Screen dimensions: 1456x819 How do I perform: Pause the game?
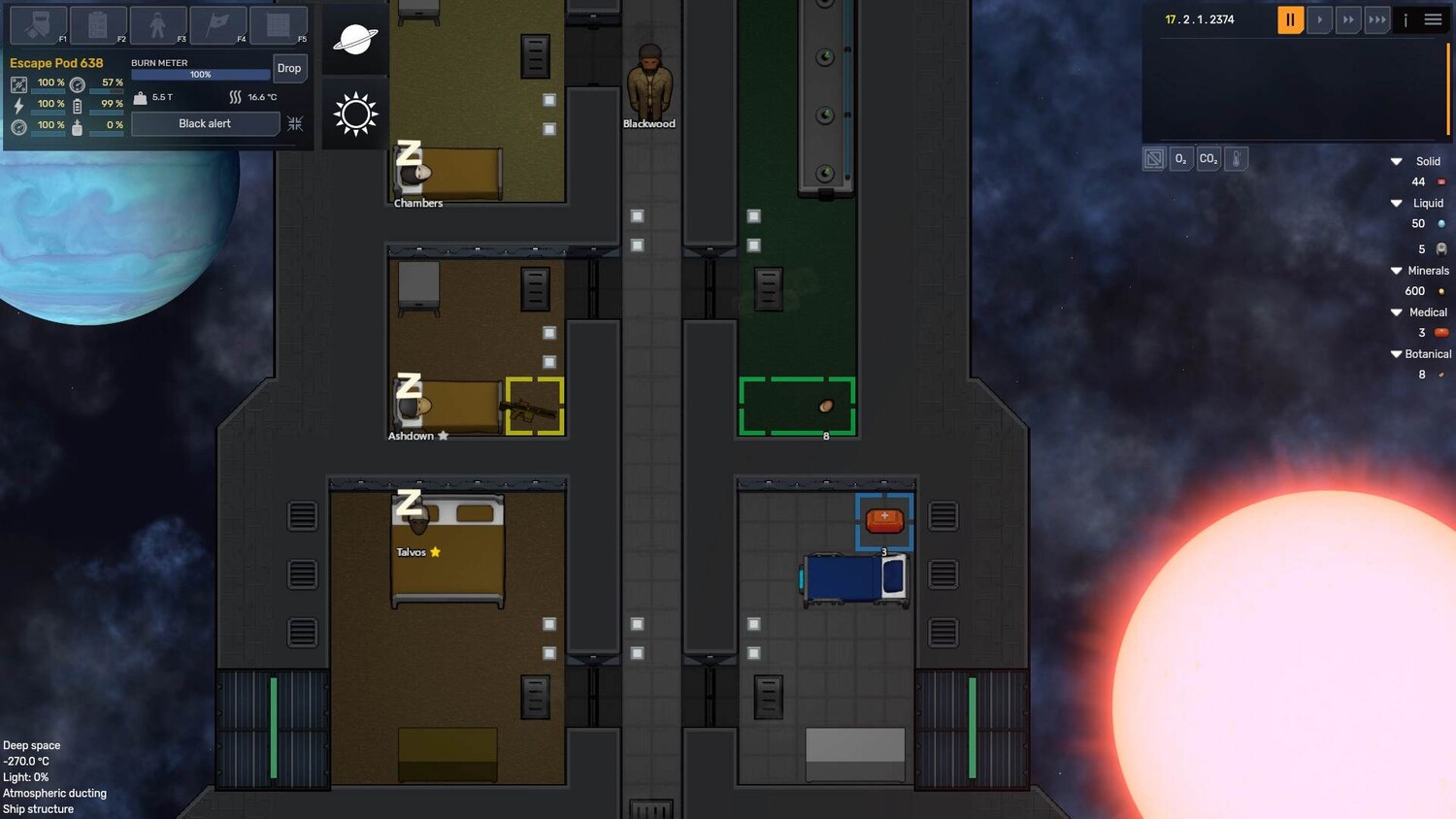[x=1290, y=19]
